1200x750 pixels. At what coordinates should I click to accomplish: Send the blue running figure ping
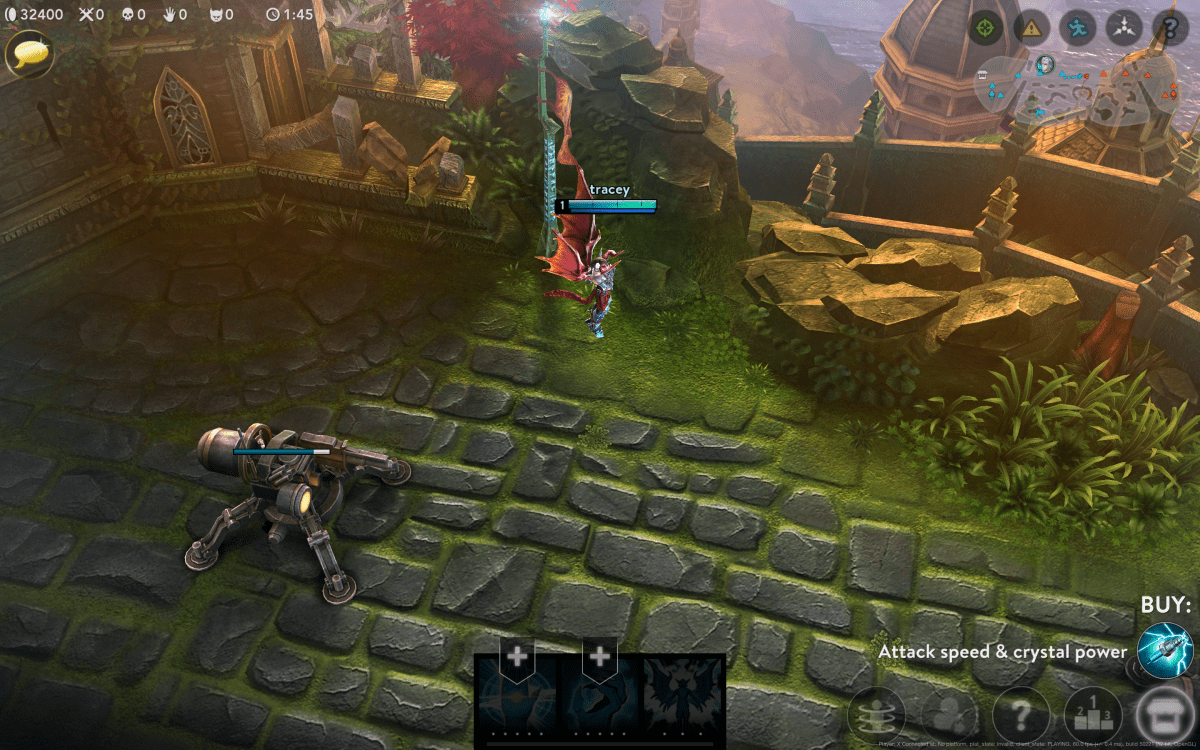click(x=1078, y=28)
